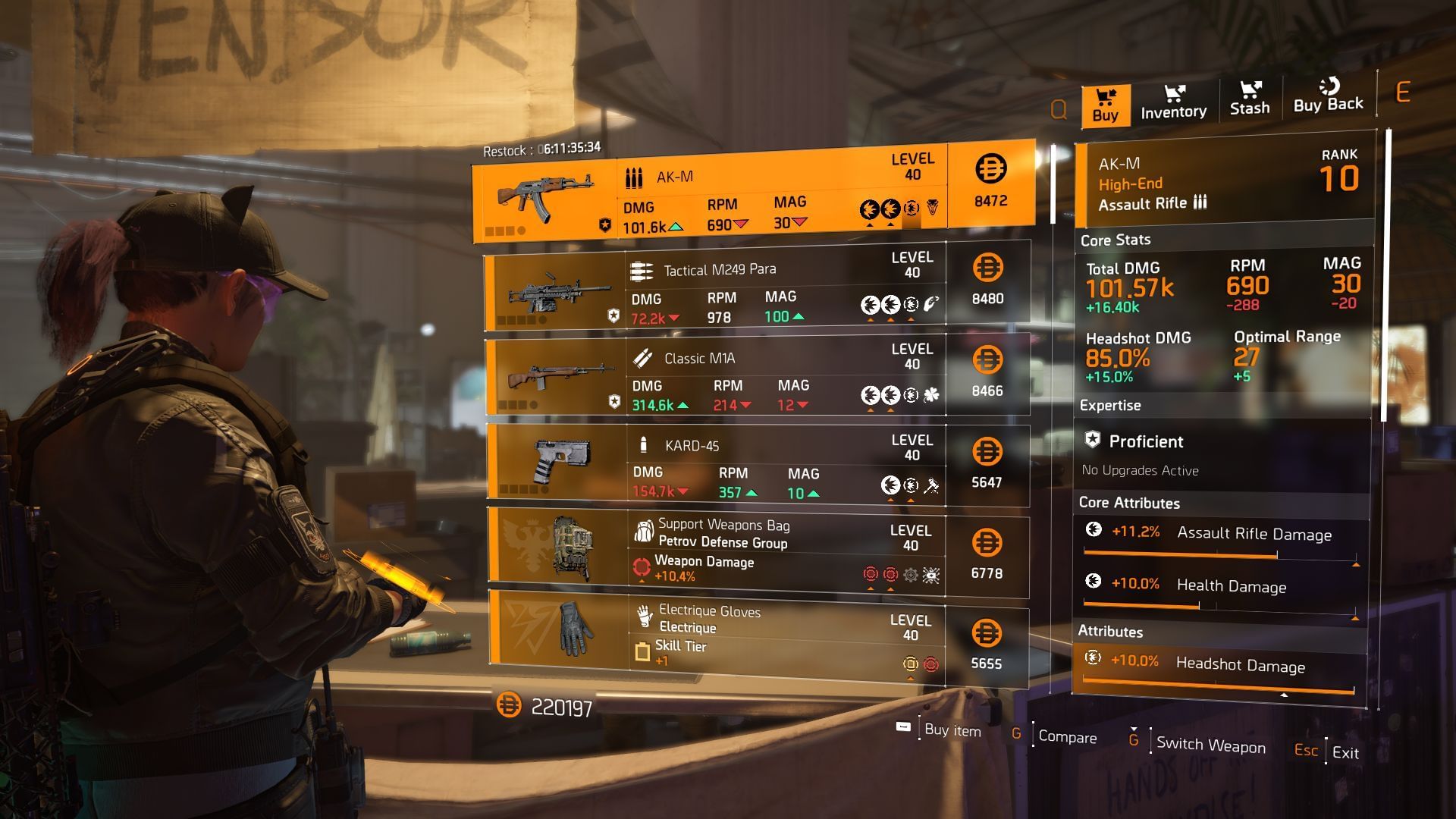Click the Compare option

click(1066, 737)
